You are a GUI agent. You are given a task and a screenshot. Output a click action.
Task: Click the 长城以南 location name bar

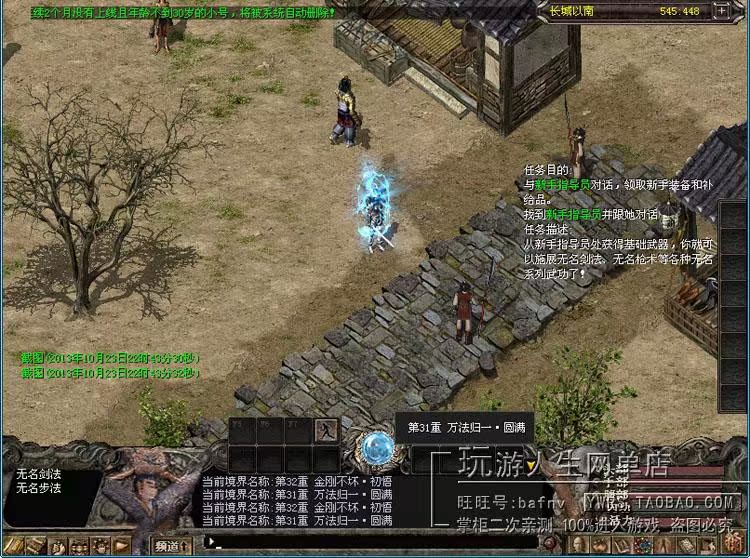[598, 11]
